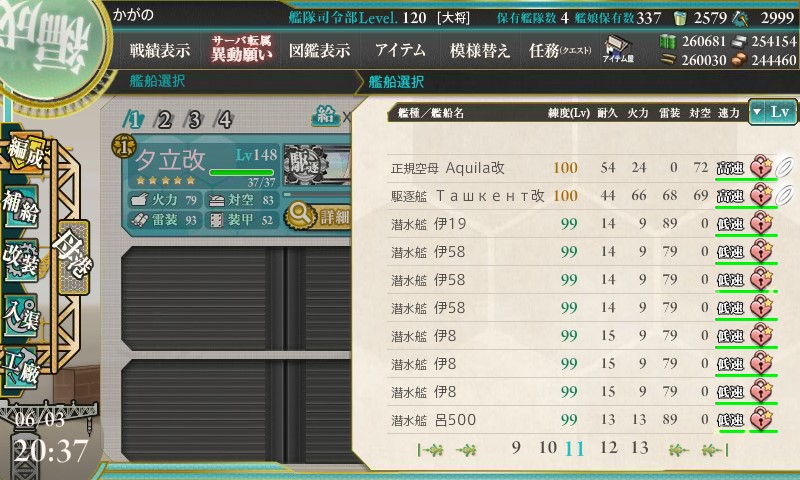The width and height of the screenshot is (800, 480).
Task: Click the サーバ転属 異動願い transfer button
Action: point(241,49)
